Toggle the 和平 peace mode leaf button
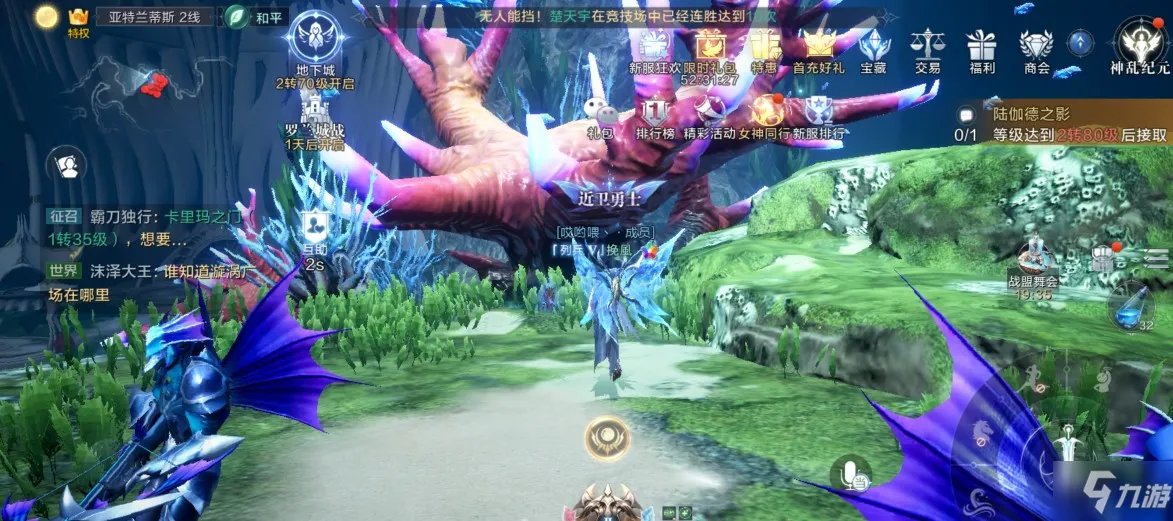 [238, 16]
